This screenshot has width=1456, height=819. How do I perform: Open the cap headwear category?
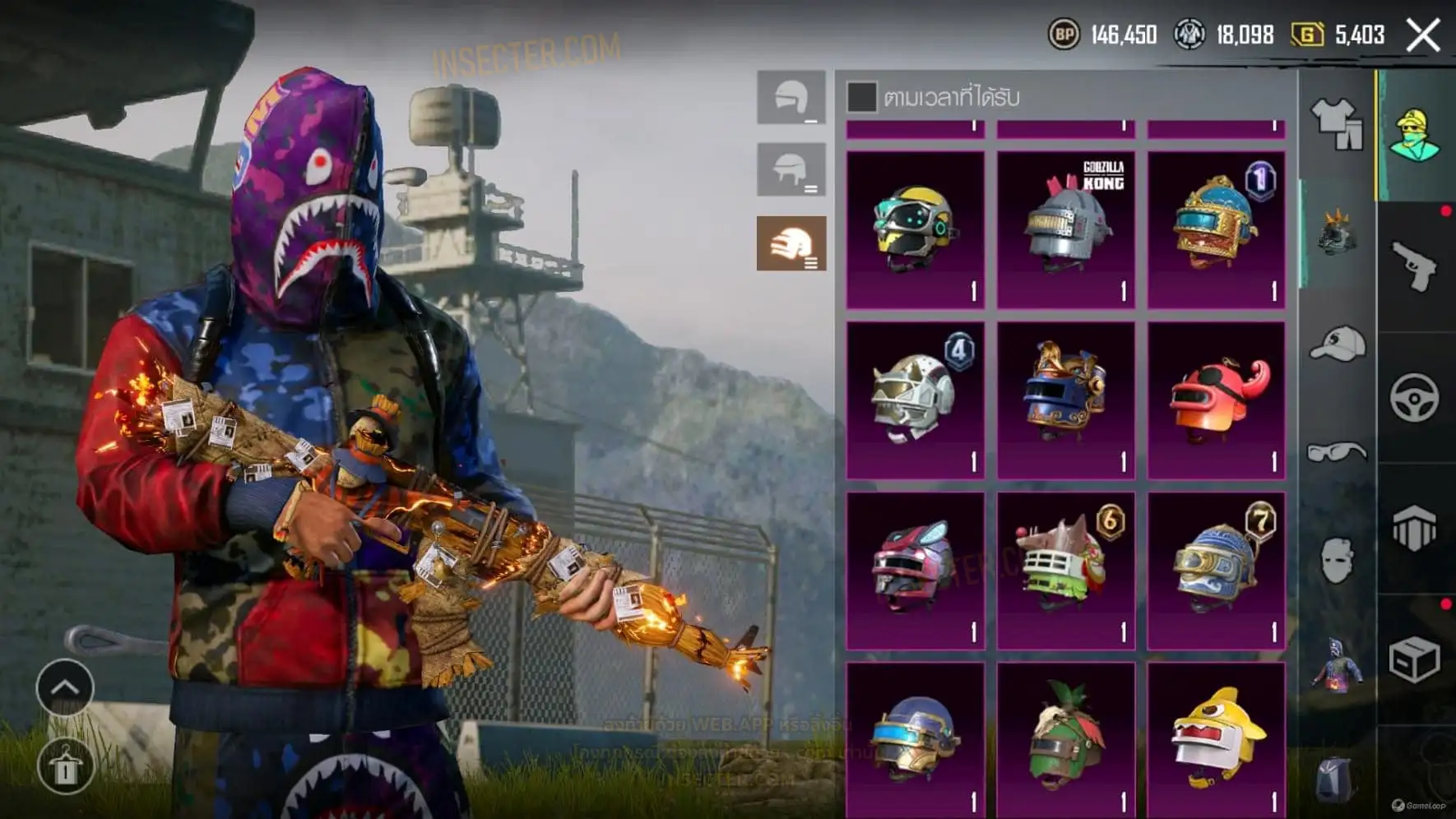coord(1337,344)
